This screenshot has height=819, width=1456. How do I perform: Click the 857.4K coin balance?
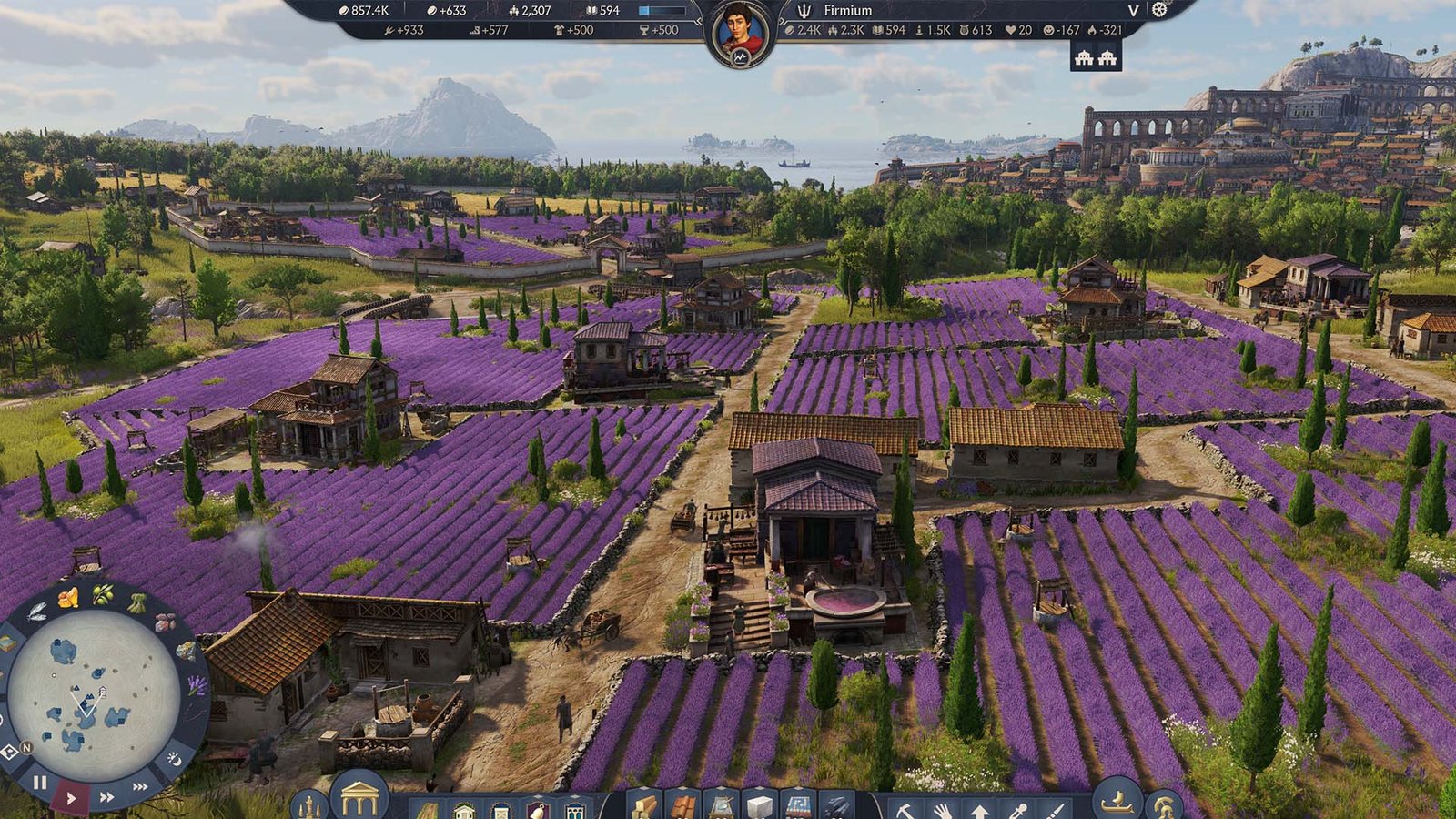[x=364, y=12]
